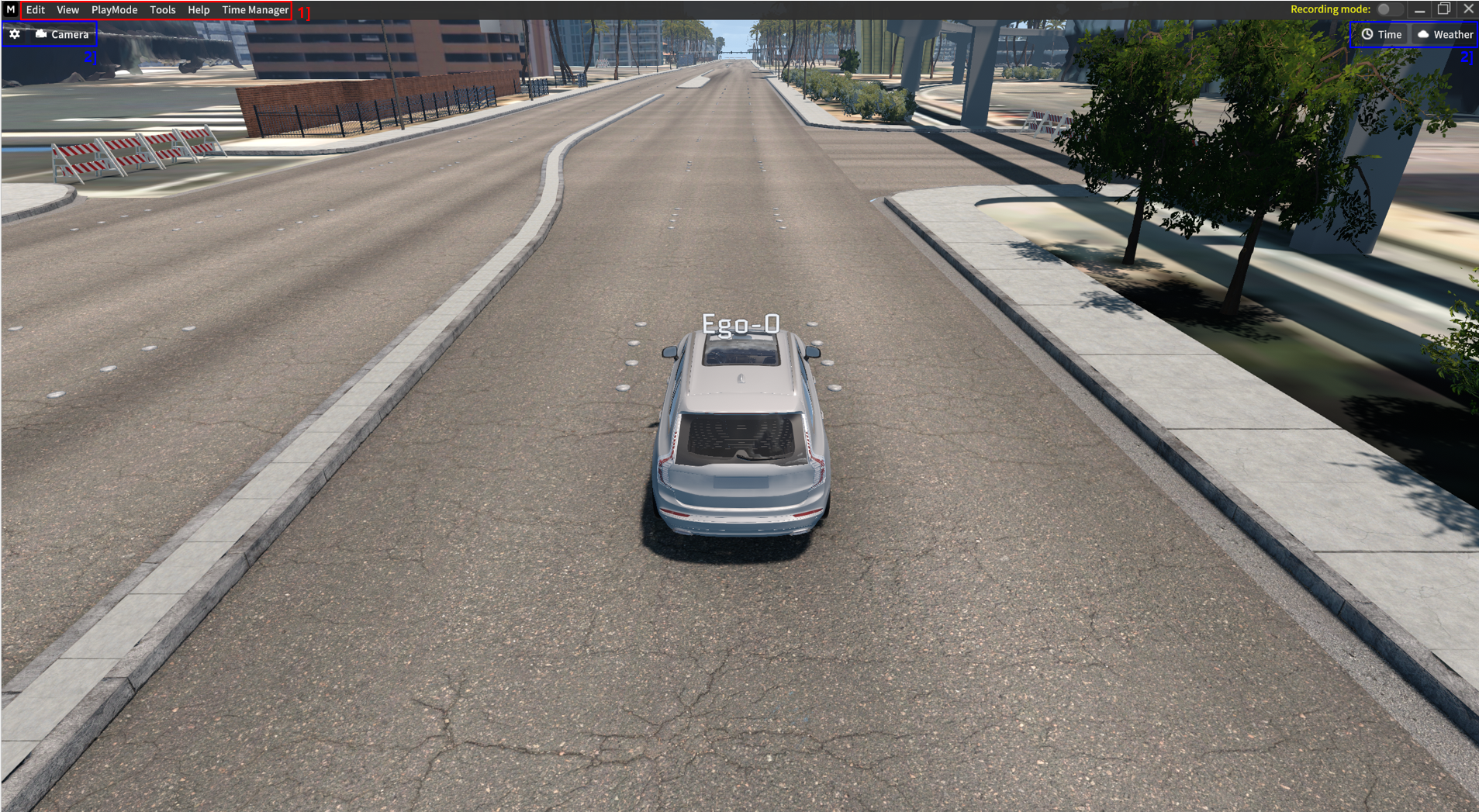Close the simulator window
The width and height of the screenshot is (1479, 812).
click(1468, 9)
